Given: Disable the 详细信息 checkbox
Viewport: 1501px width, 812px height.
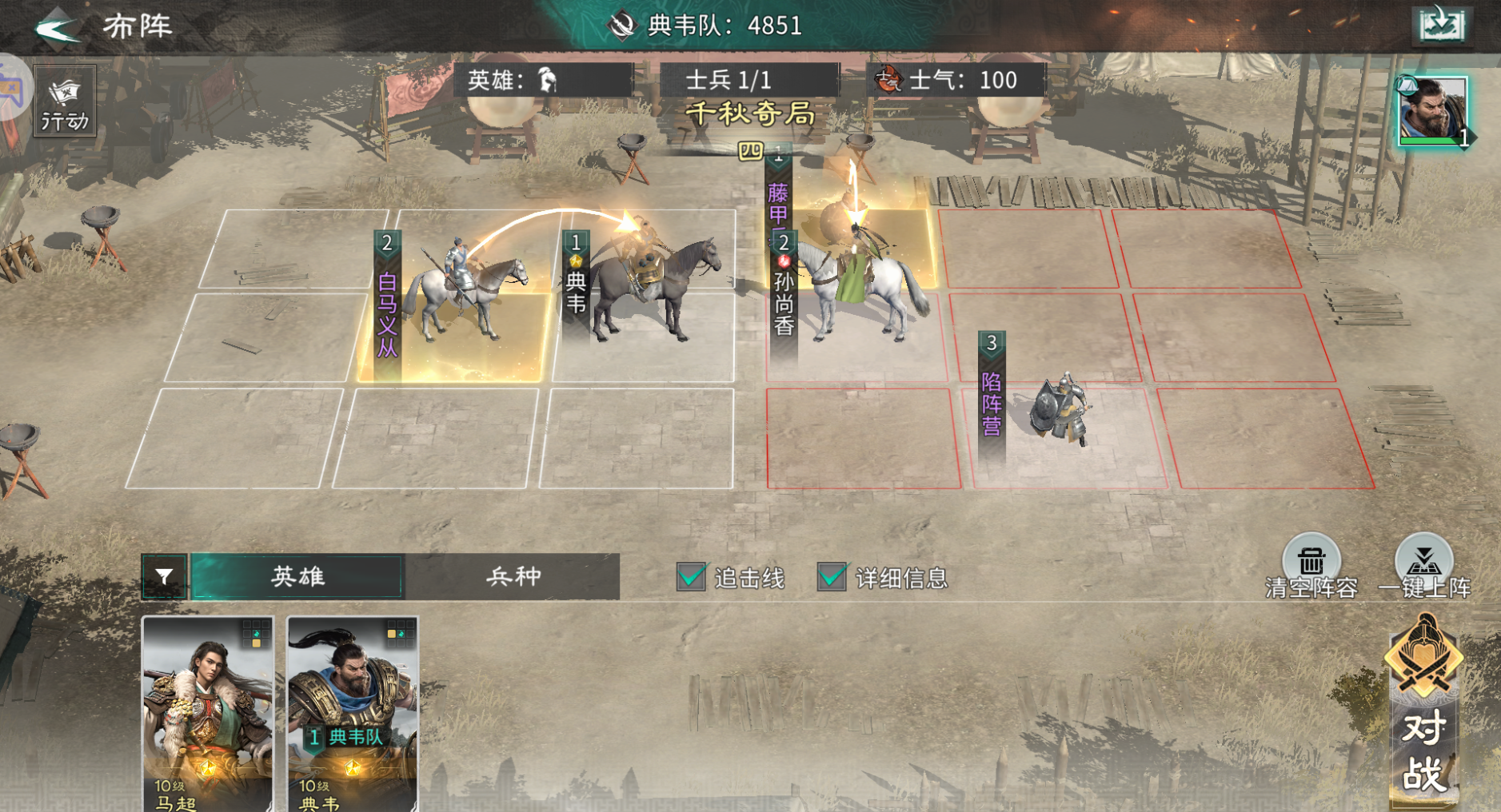Looking at the screenshot, I should 832,575.
